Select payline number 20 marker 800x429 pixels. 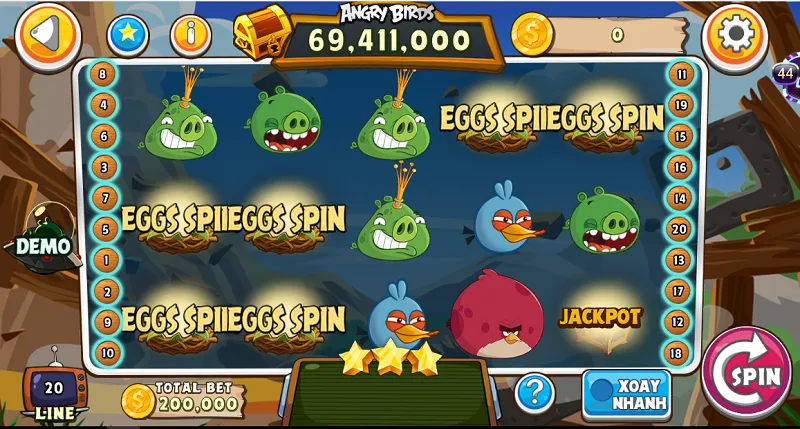coord(681,229)
